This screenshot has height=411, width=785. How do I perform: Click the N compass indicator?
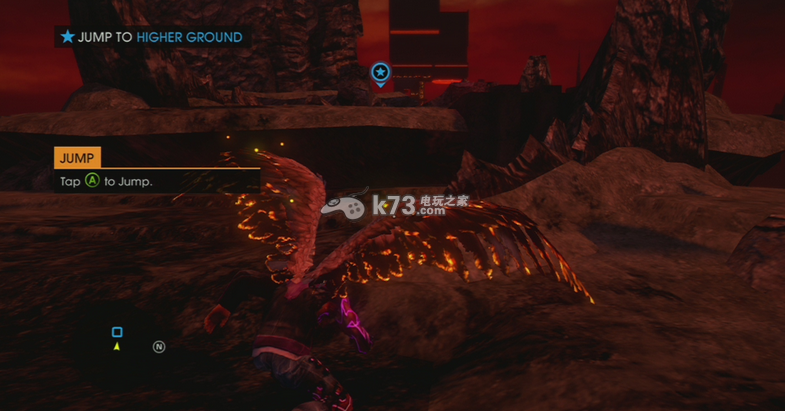[158, 347]
